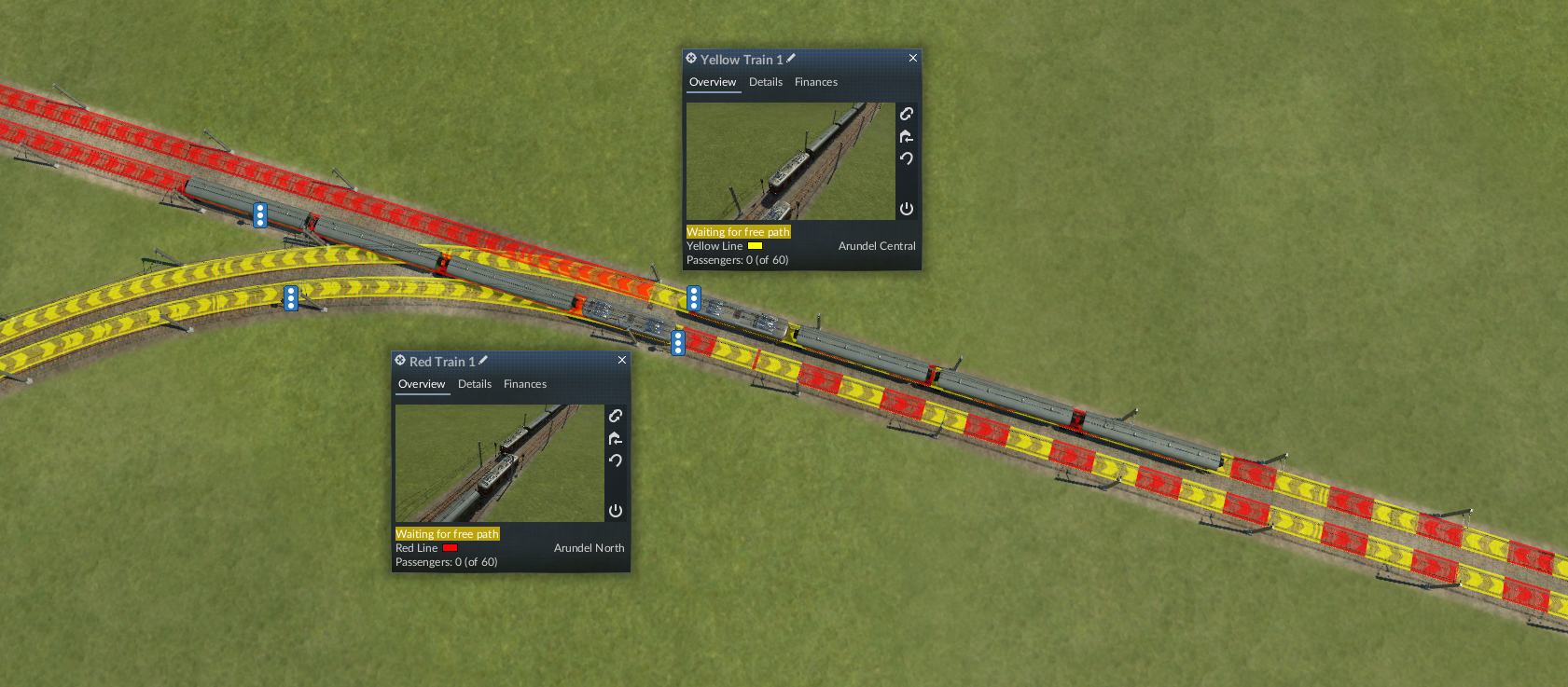The width and height of the screenshot is (1568, 687).
Task: Click the circular arrow icon for Yellow Train 1
Action: click(x=907, y=158)
